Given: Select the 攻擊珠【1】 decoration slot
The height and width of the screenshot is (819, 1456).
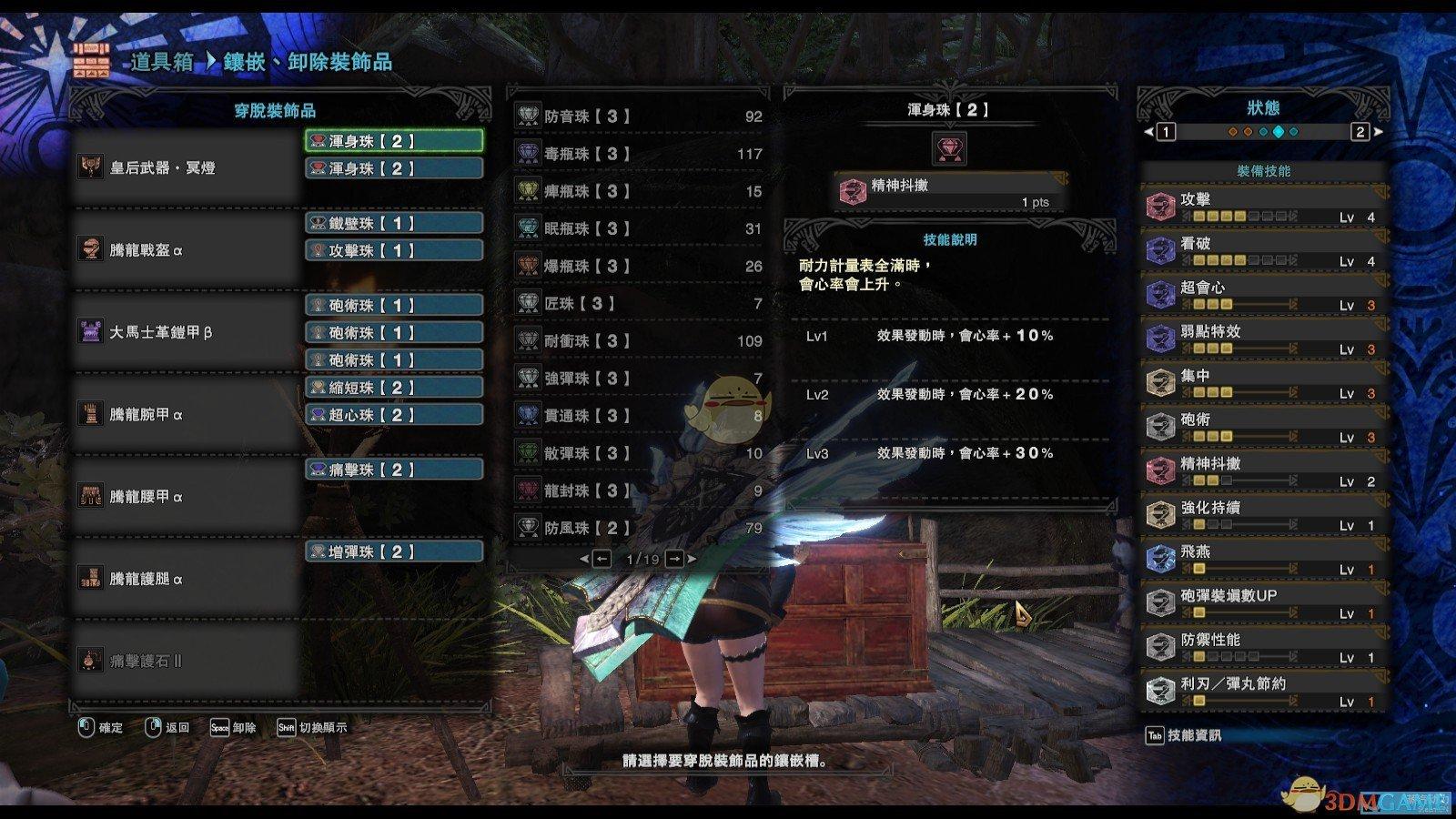Looking at the screenshot, I should [393, 250].
